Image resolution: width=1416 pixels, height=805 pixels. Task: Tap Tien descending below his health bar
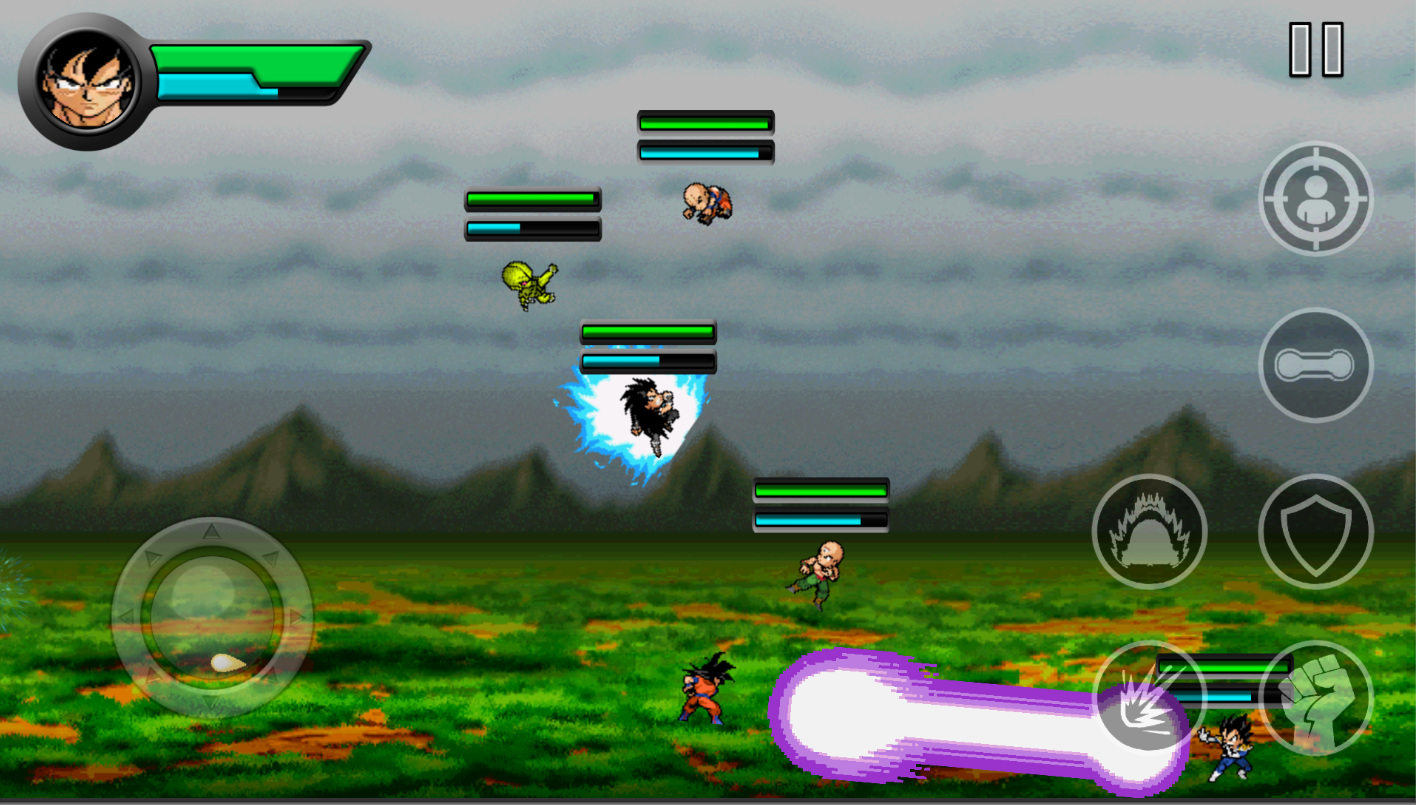820,575
